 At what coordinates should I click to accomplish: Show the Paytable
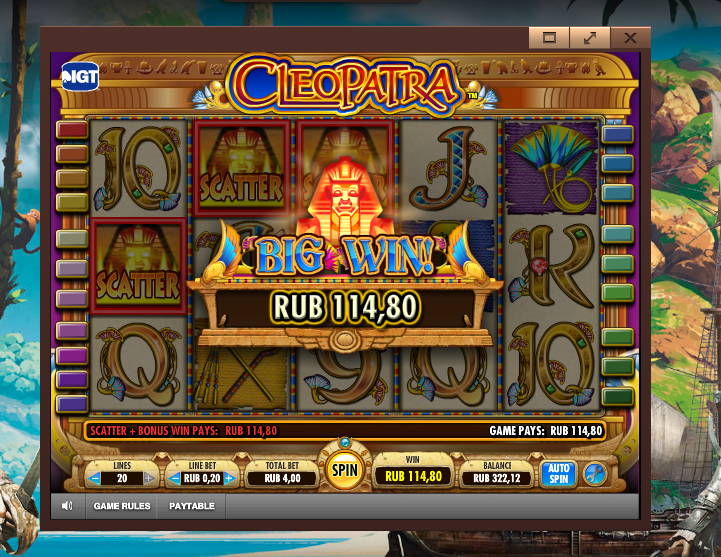pyautogui.click(x=190, y=506)
